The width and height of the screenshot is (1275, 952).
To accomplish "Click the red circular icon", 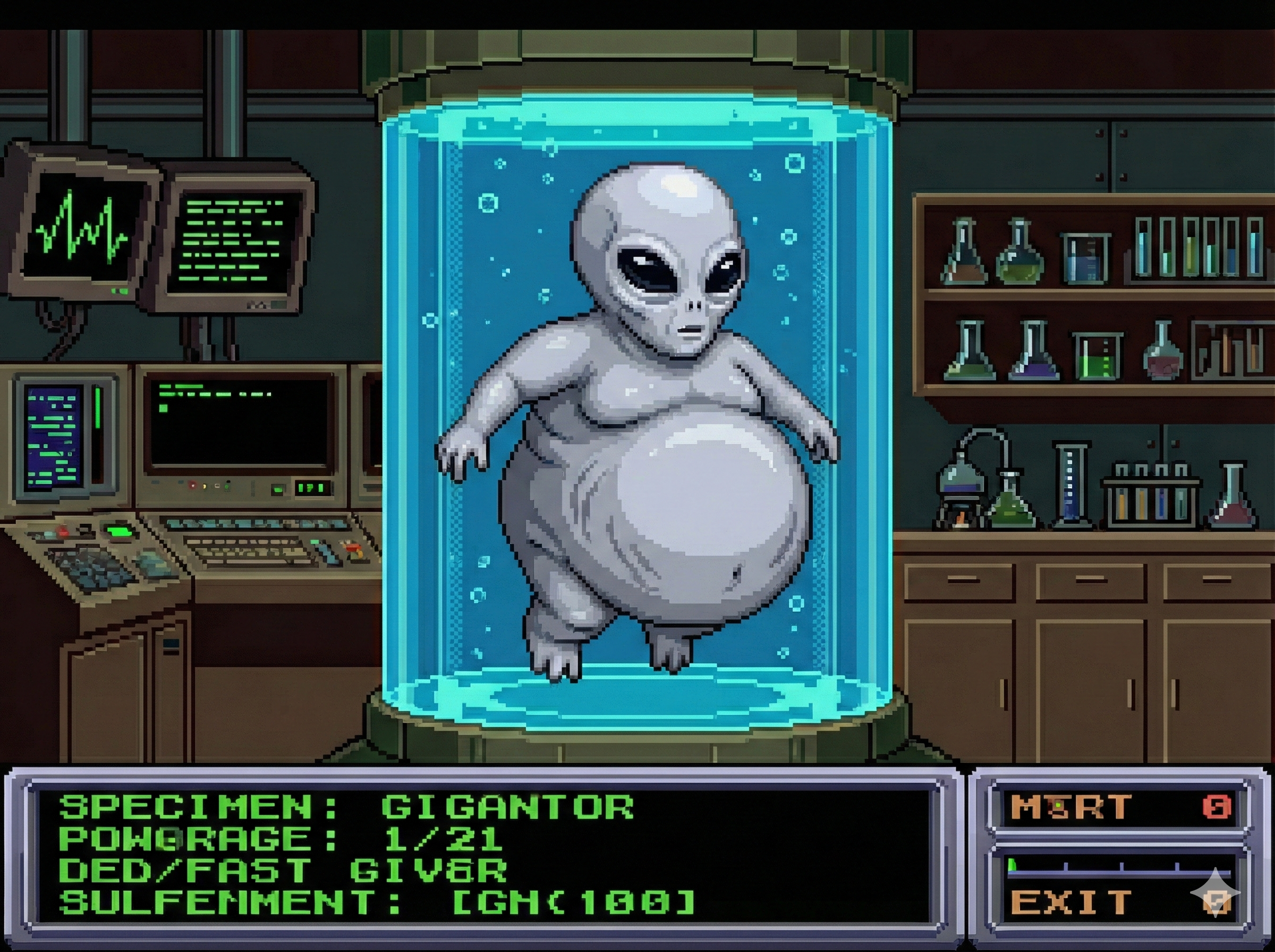I will click(x=1216, y=807).
